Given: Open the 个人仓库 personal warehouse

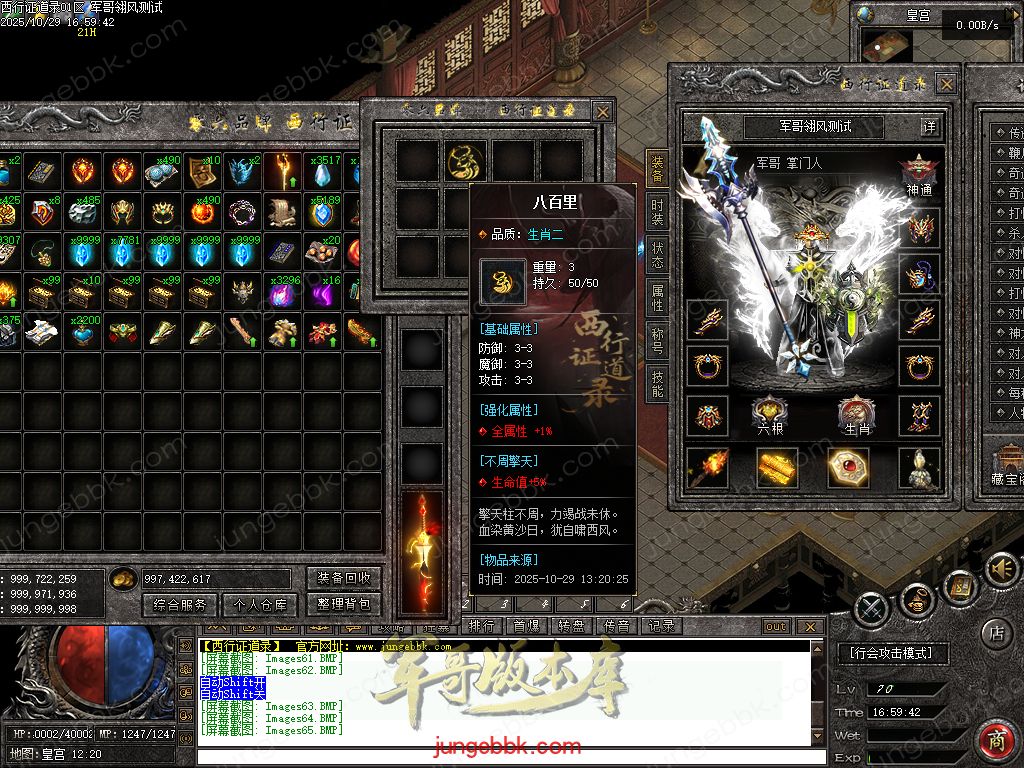Looking at the screenshot, I should (260, 604).
